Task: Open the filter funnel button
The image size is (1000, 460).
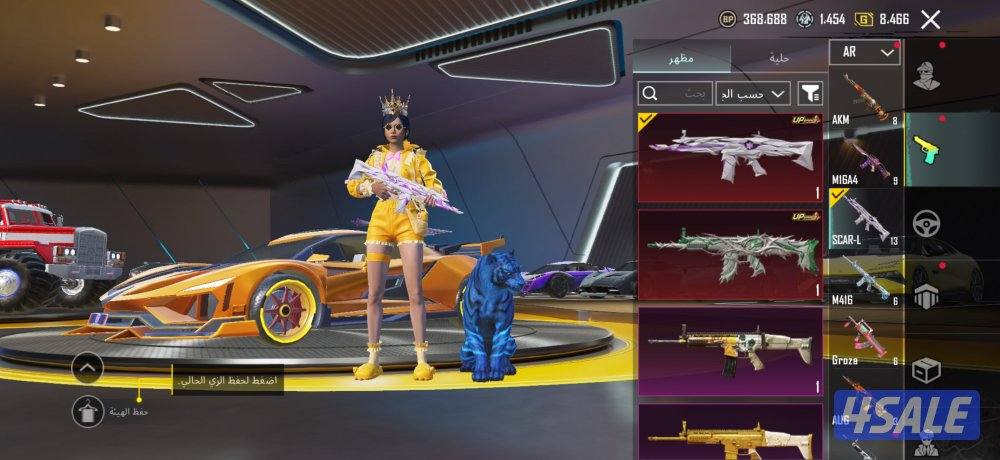Action: (x=810, y=93)
